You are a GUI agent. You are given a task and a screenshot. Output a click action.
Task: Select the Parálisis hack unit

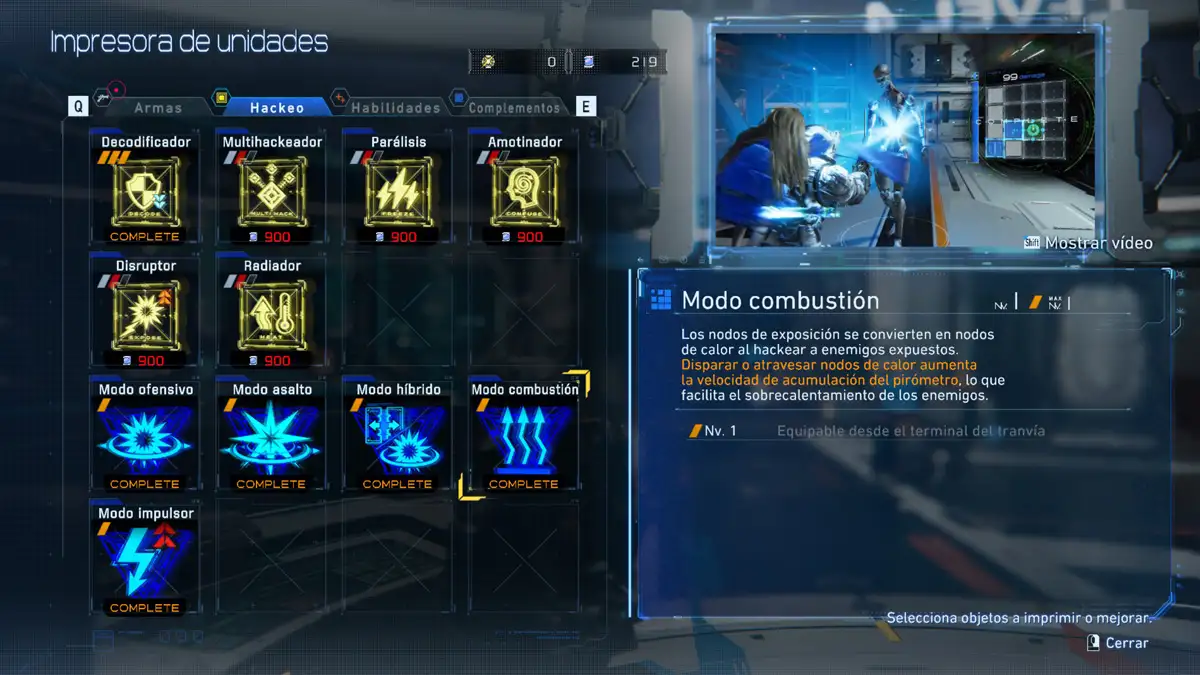[x=397, y=190]
